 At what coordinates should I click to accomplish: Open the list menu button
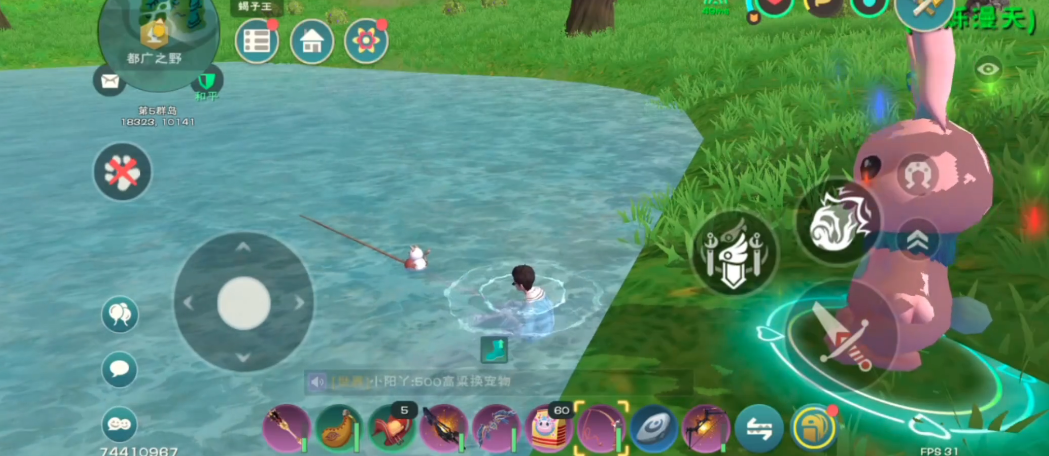(x=257, y=41)
